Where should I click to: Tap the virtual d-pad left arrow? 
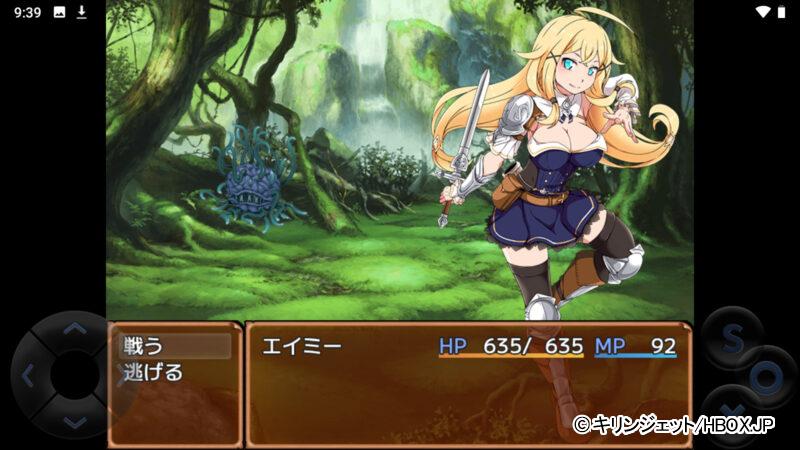pos(28,376)
